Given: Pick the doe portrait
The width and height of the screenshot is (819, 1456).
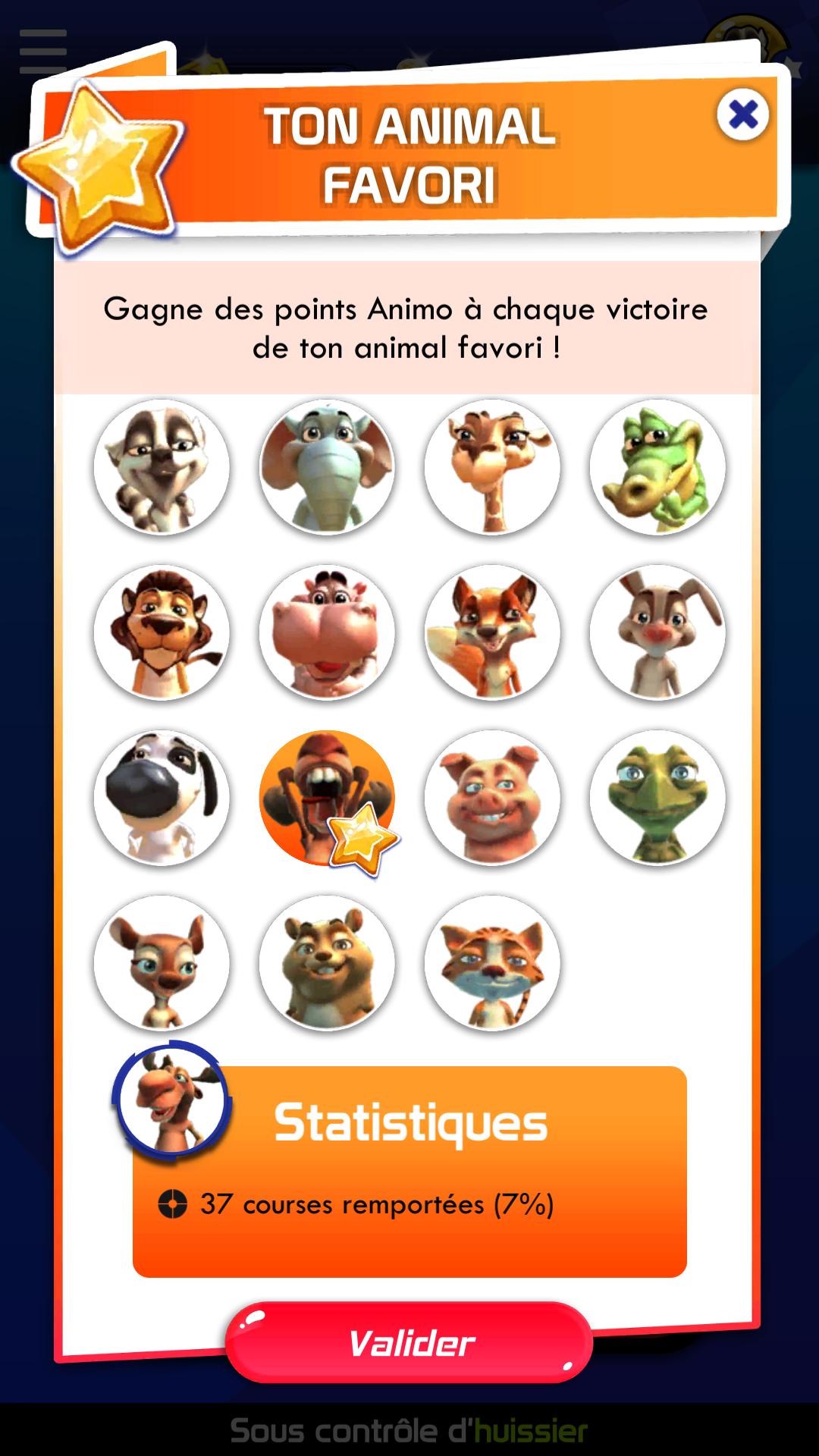Looking at the screenshot, I should 162,963.
